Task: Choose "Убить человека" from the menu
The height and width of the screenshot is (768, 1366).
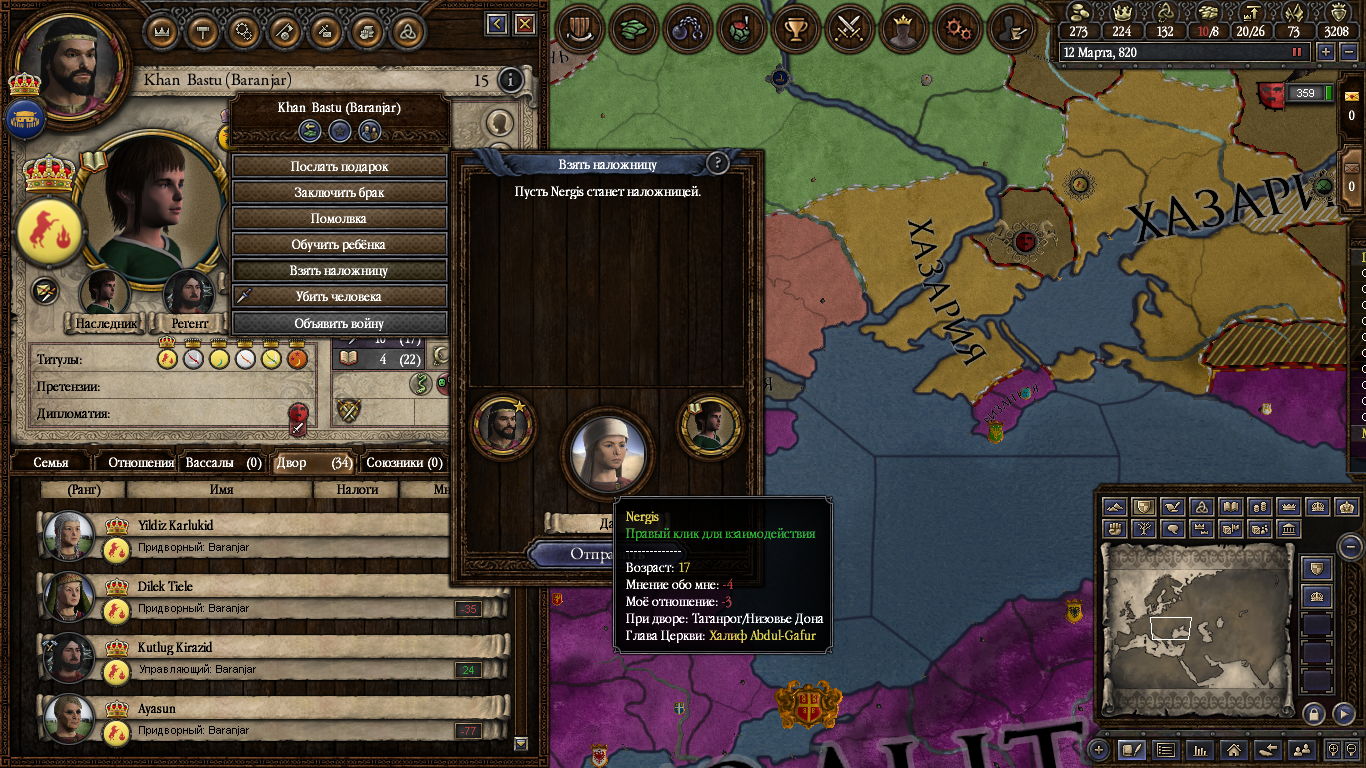Action: [339, 297]
